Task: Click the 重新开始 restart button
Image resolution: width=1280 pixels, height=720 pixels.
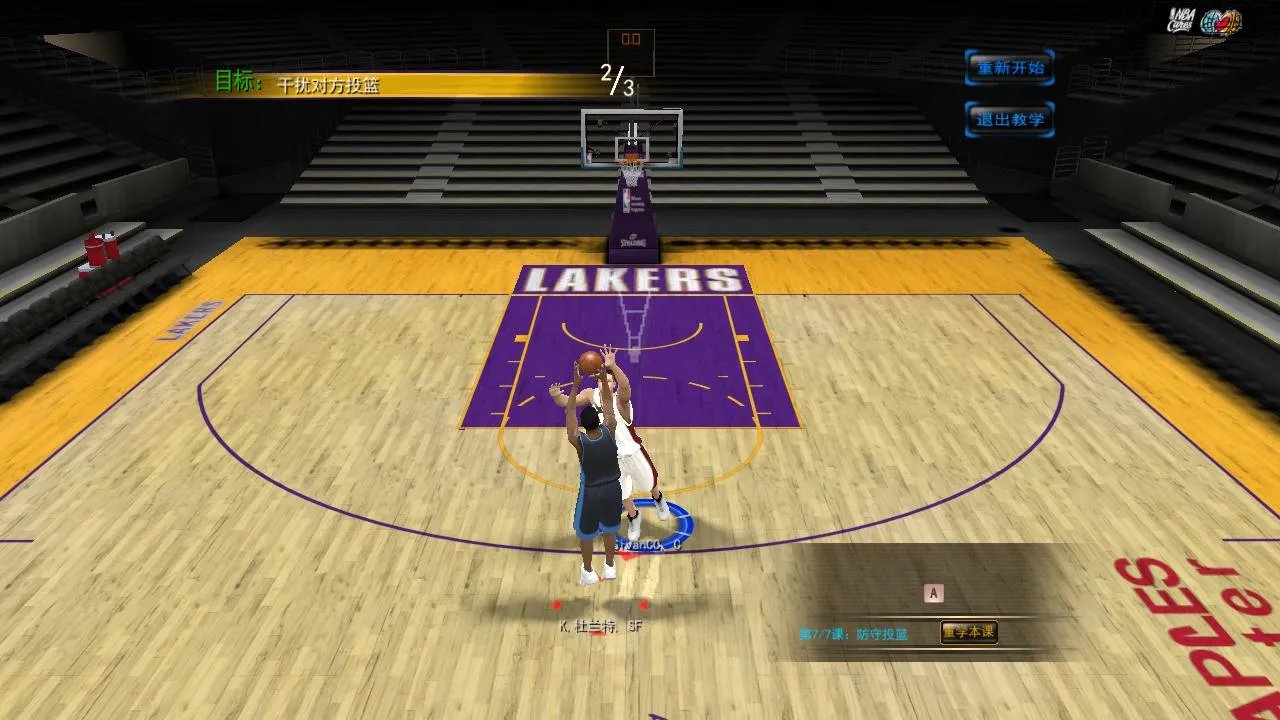Action: [x=1009, y=67]
